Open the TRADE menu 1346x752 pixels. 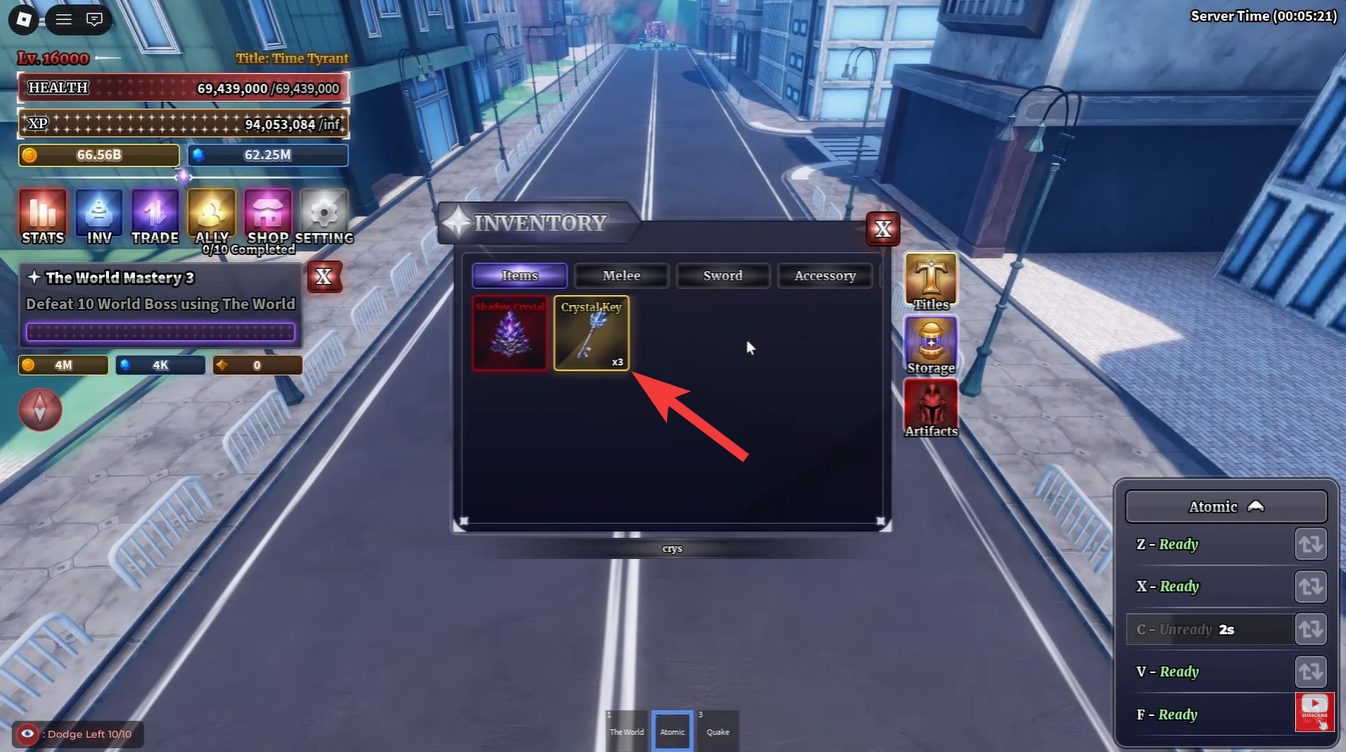tap(155, 216)
